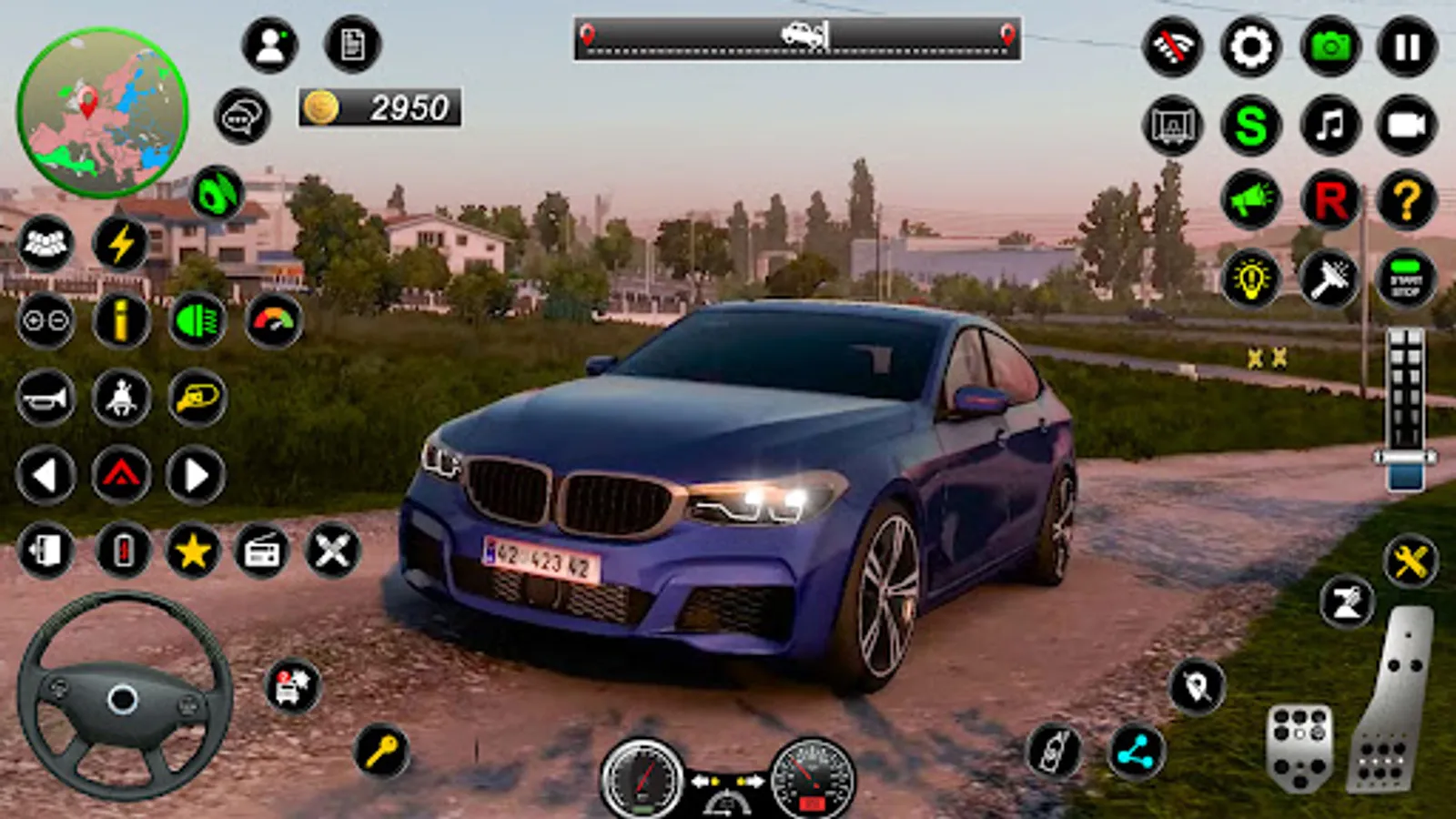
Task: Pause the game
Action: tap(1407, 46)
